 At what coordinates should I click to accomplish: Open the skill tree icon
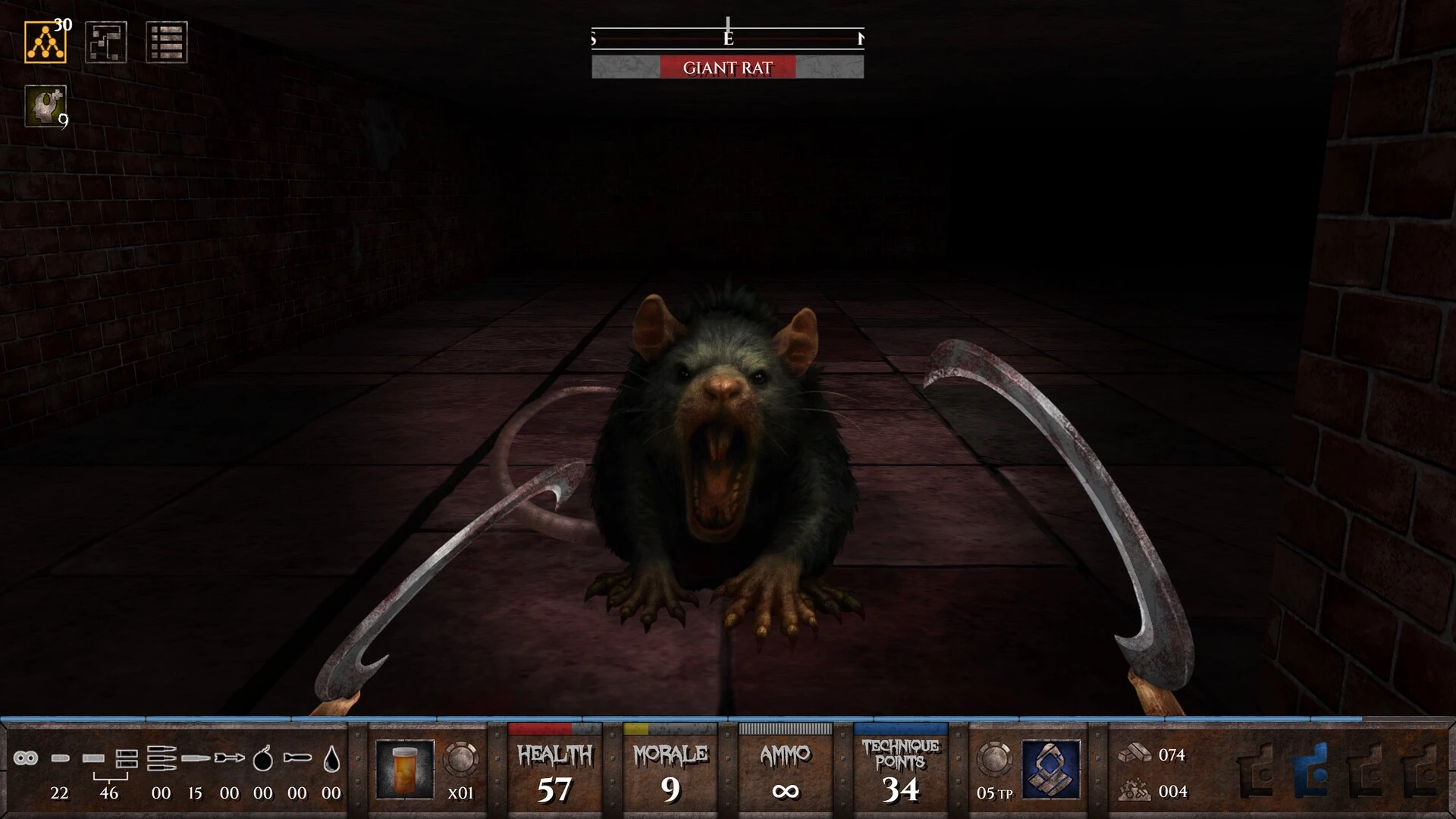point(45,42)
